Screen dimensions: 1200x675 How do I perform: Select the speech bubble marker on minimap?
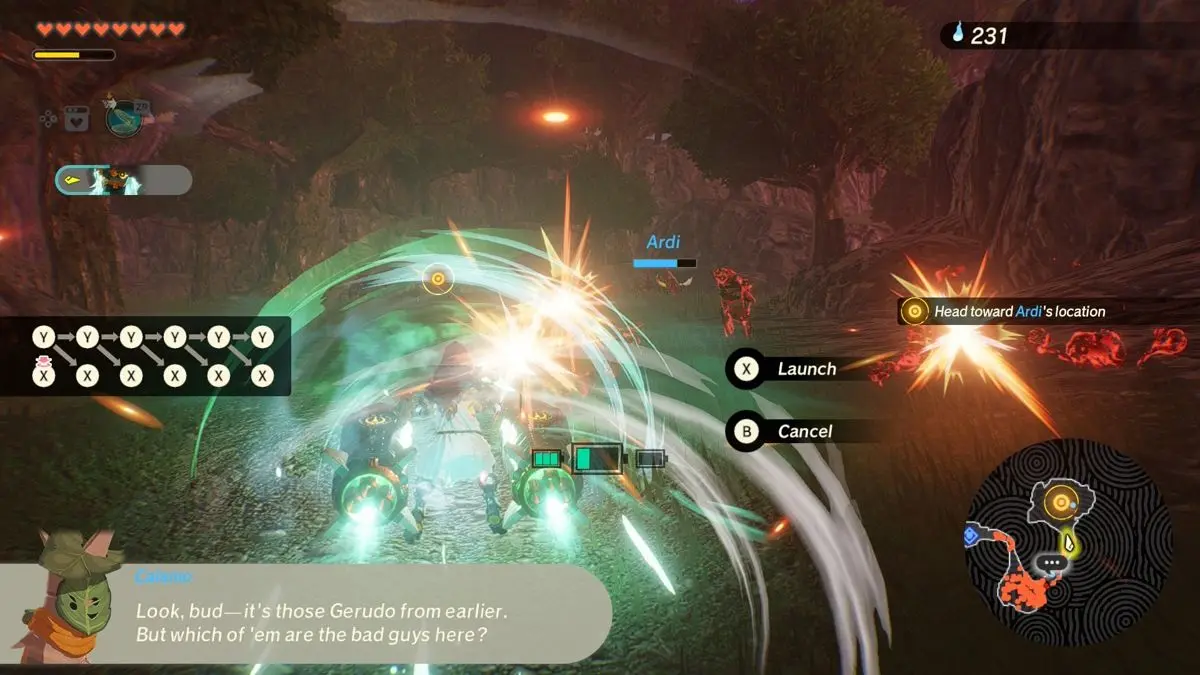(x=1051, y=564)
